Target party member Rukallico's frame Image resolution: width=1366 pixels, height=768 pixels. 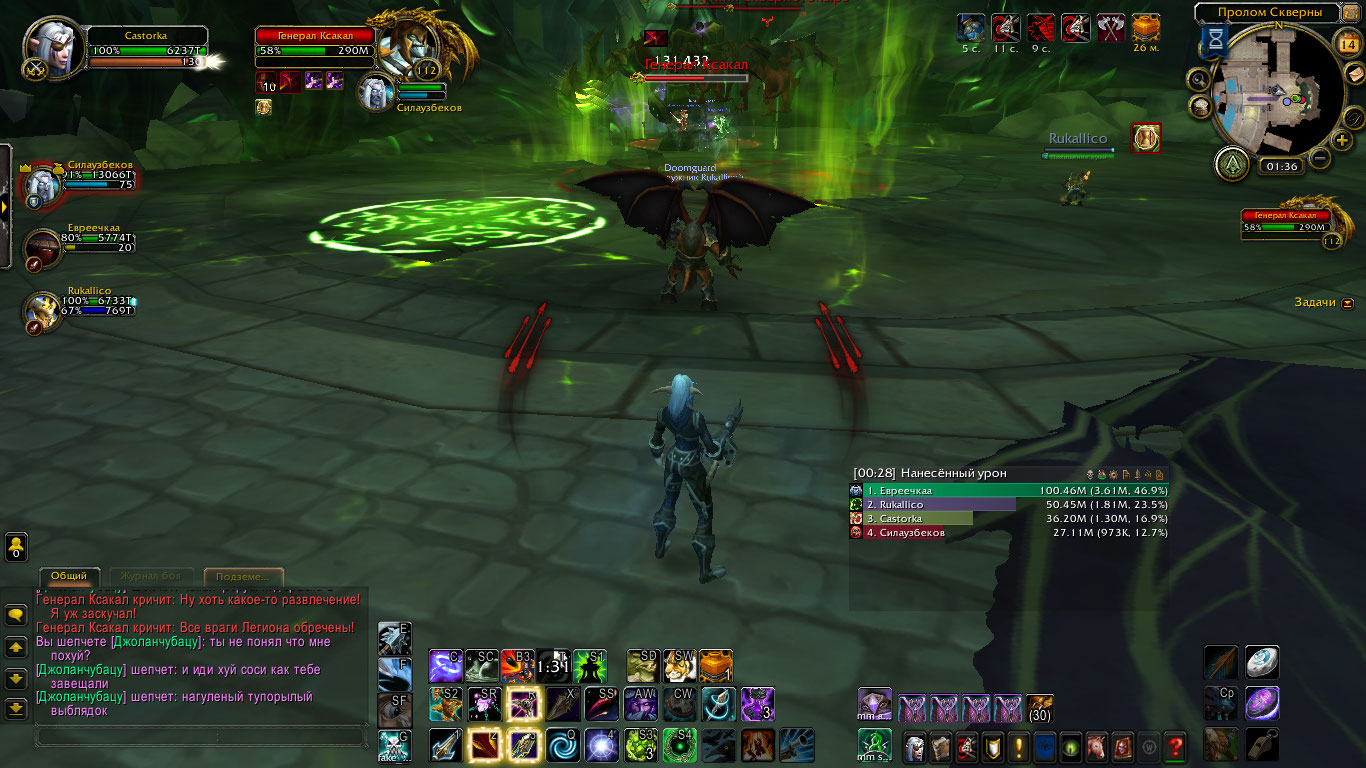(44, 308)
